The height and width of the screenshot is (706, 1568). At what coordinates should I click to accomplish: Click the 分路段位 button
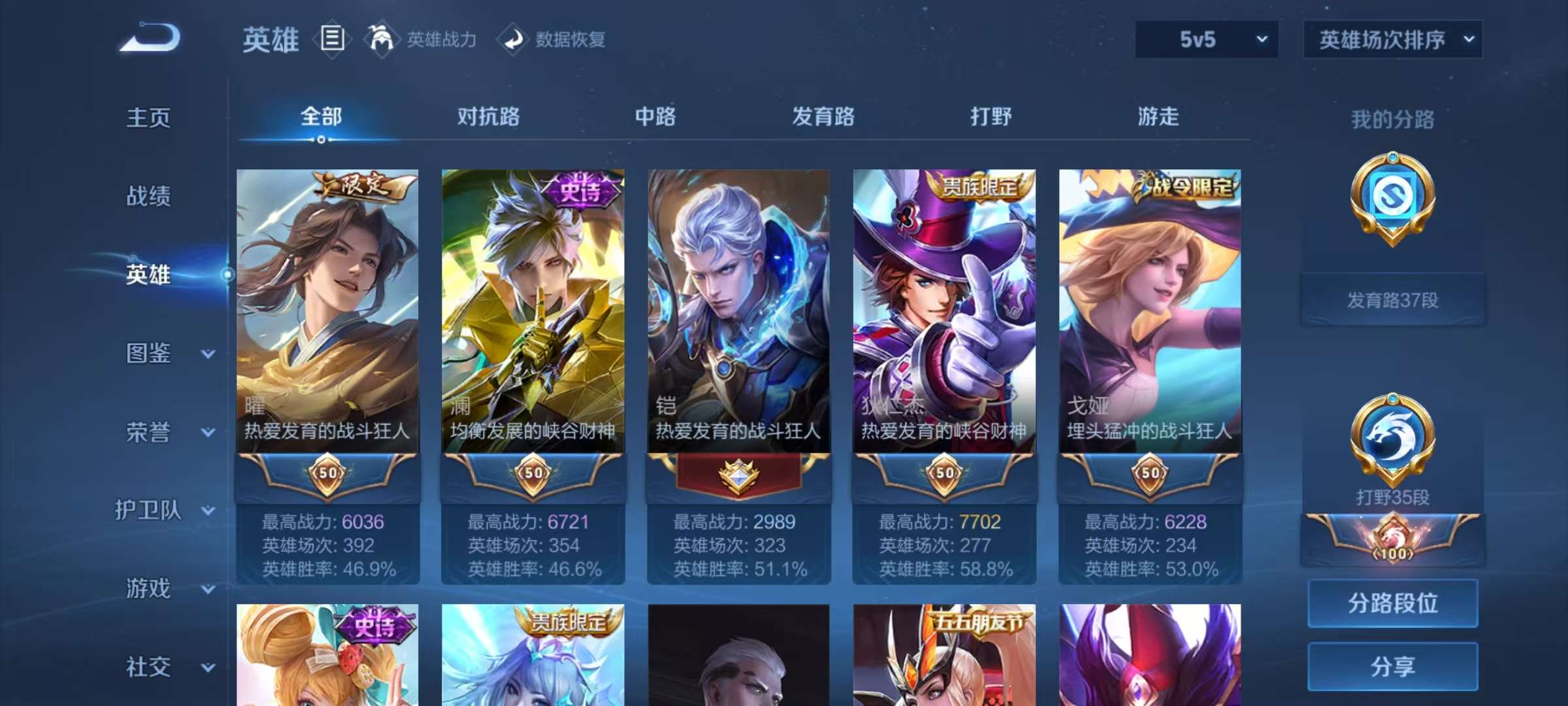point(1392,604)
